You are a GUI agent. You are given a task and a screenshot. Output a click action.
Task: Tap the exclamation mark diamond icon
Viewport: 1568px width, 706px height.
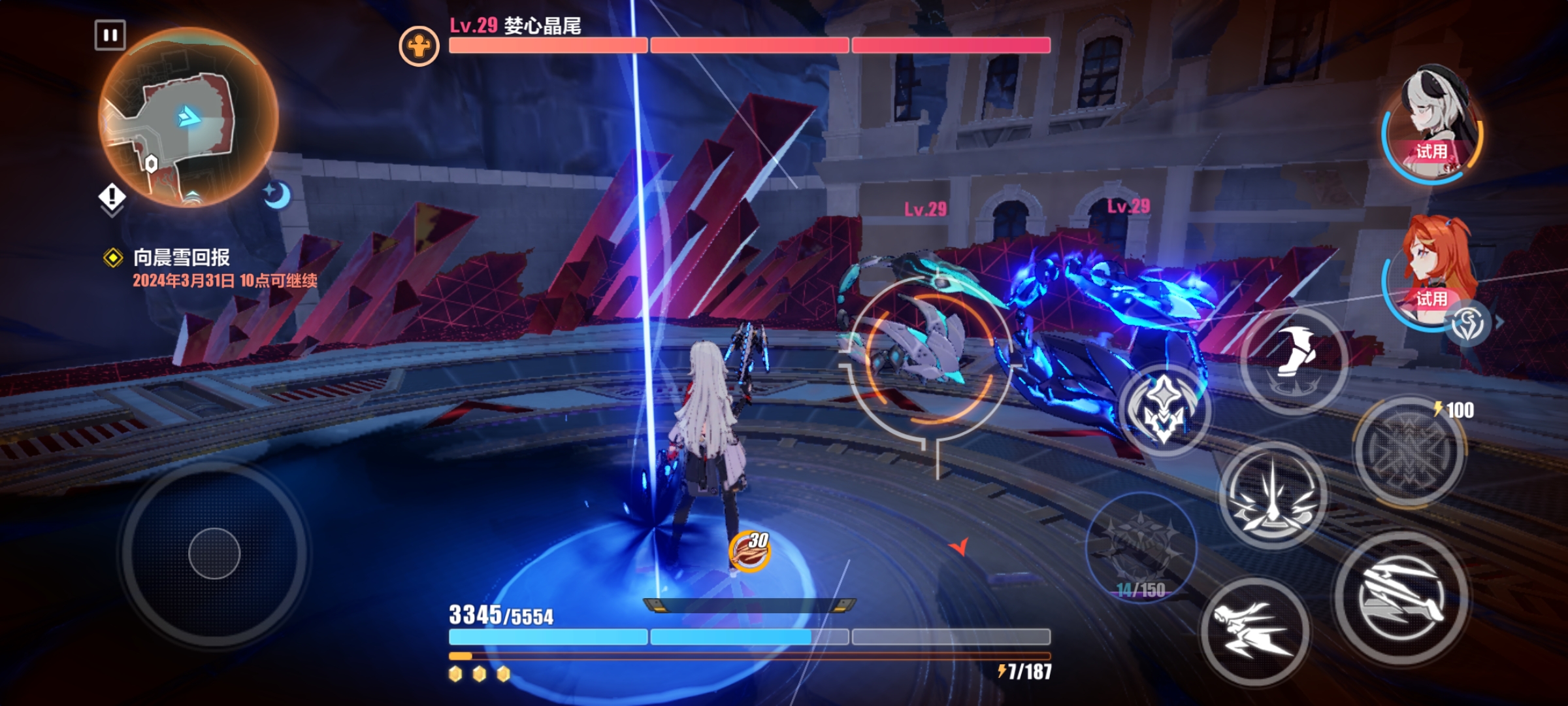[112, 196]
